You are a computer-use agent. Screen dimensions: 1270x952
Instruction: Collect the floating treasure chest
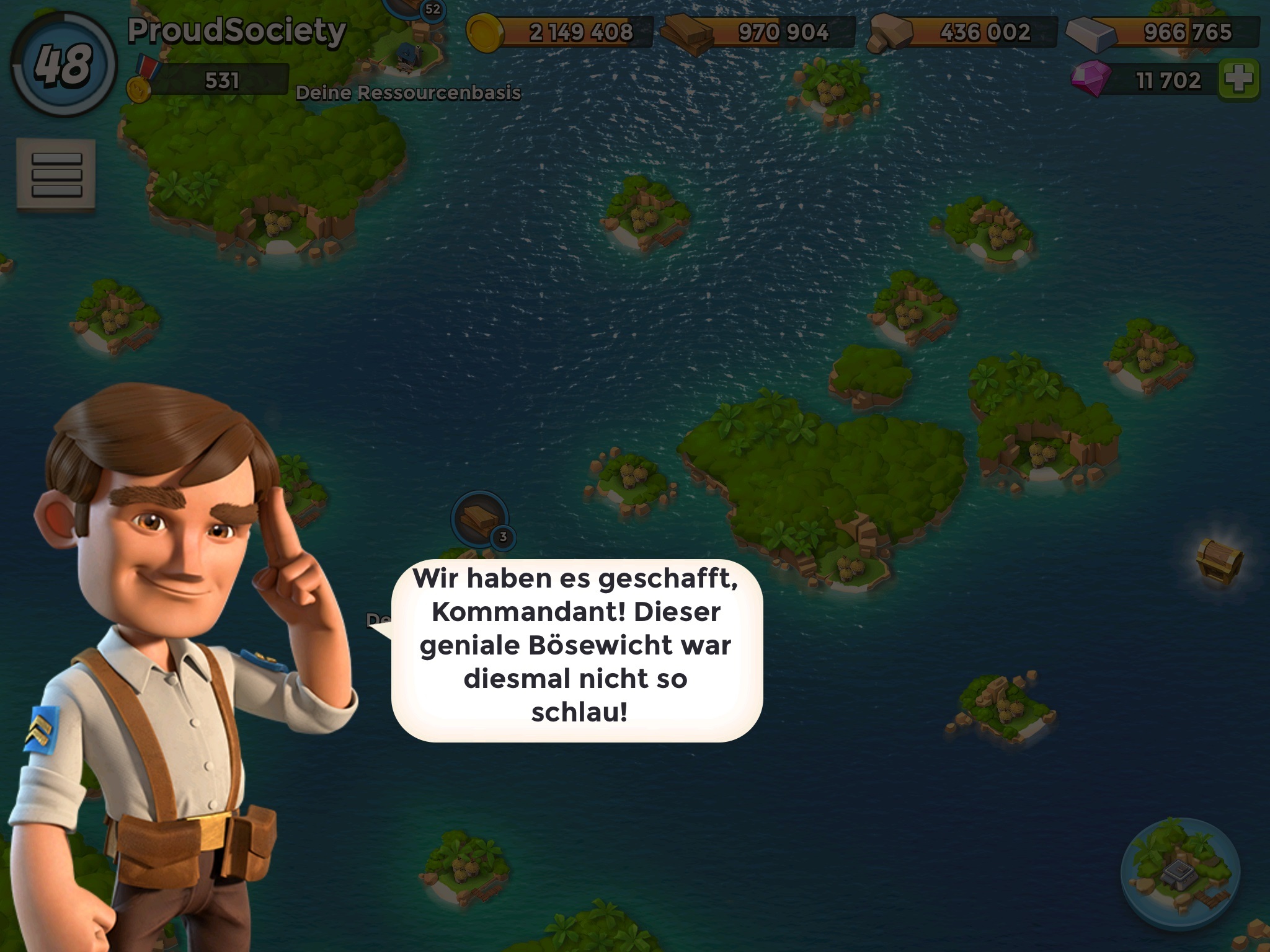[1219, 560]
